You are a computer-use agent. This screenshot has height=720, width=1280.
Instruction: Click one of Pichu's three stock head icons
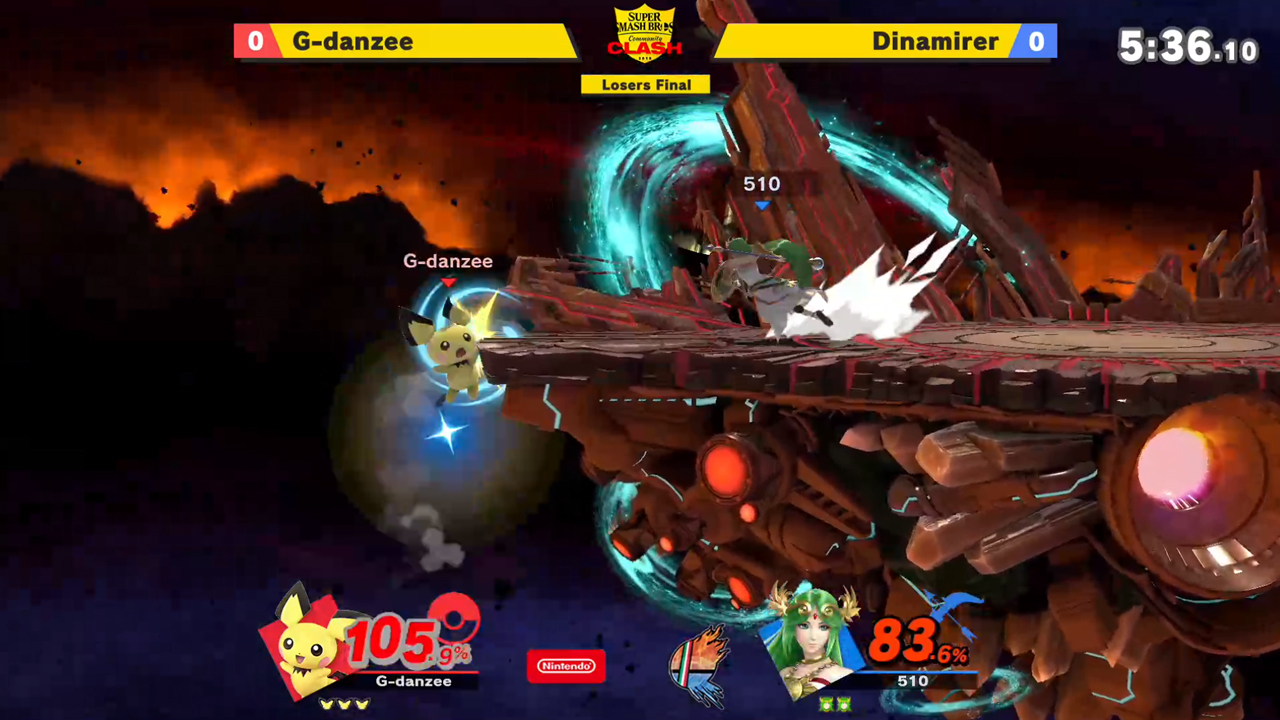pyautogui.click(x=343, y=703)
